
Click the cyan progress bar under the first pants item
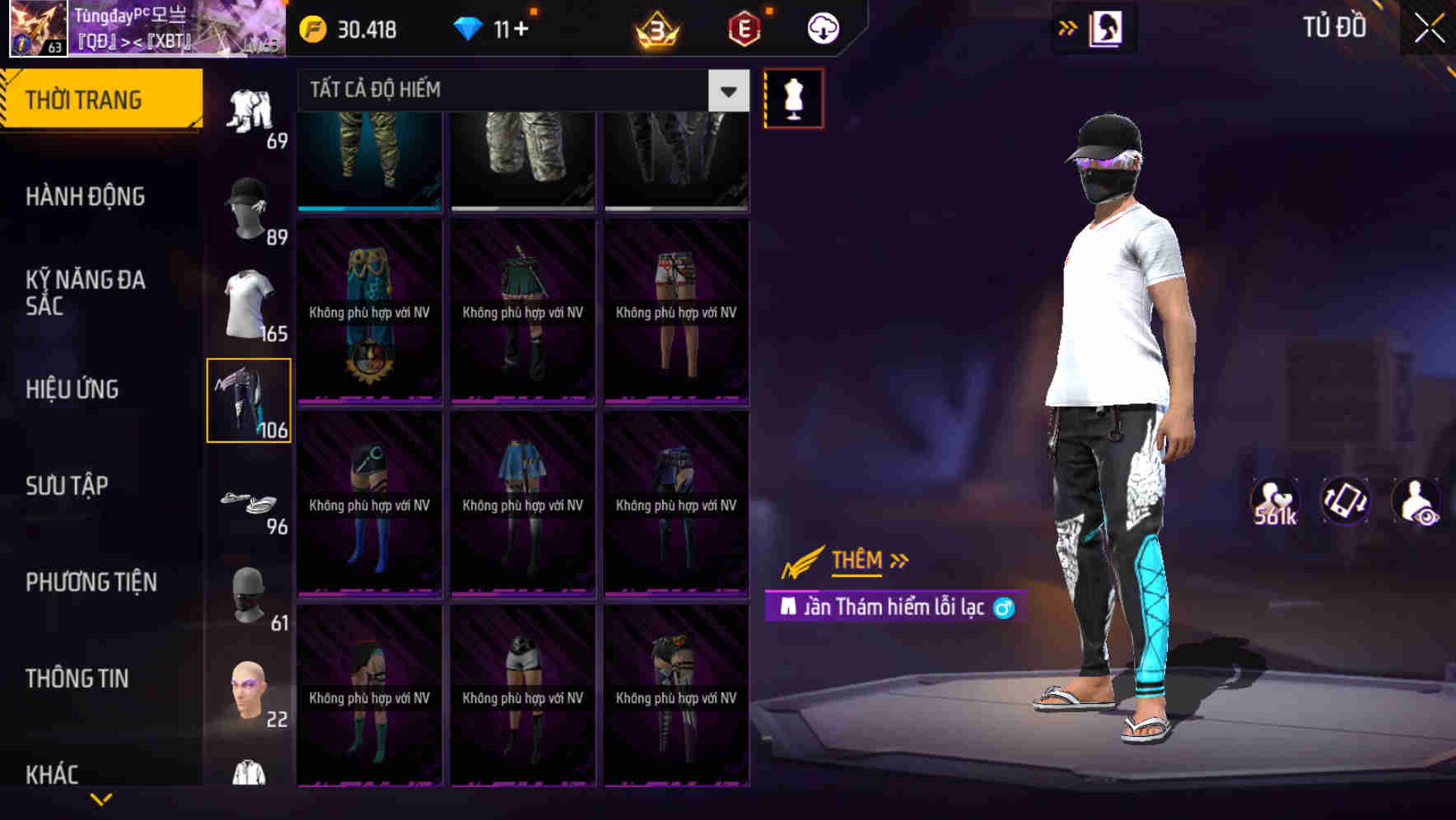(x=368, y=208)
